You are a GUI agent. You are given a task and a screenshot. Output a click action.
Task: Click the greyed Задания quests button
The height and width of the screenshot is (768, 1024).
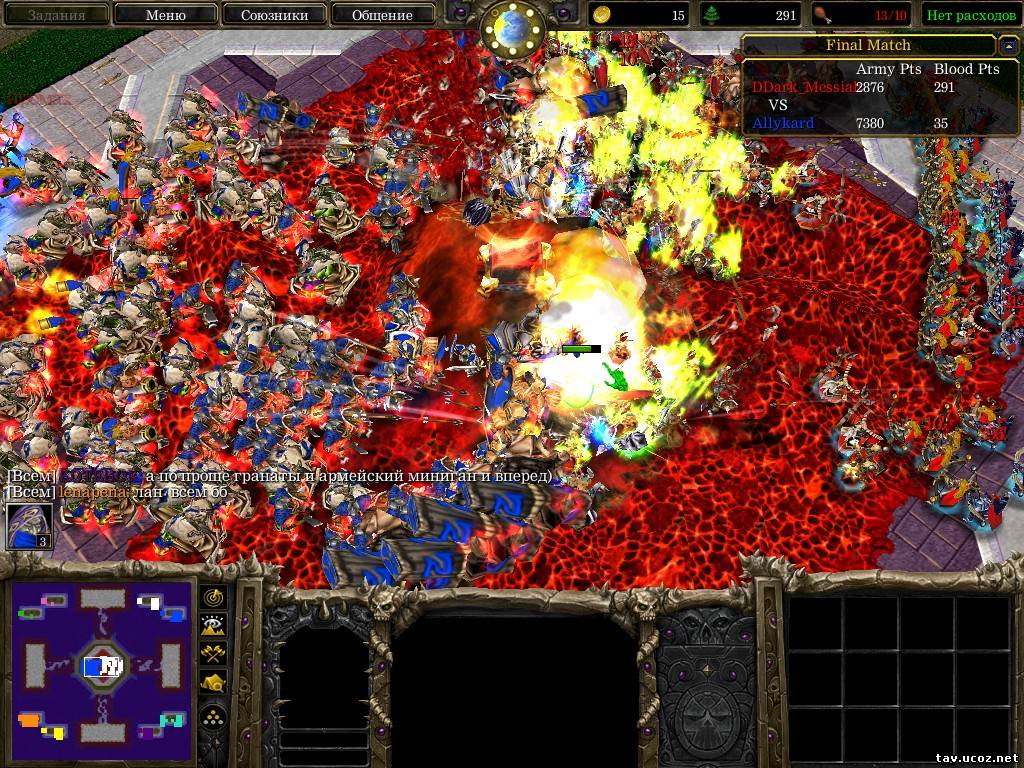(x=56, y=15)
